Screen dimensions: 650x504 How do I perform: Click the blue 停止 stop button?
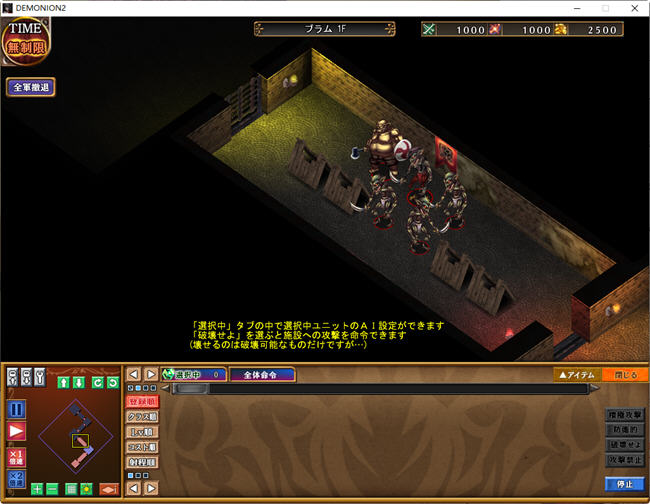pyautogui.click(x=623, y=484)
